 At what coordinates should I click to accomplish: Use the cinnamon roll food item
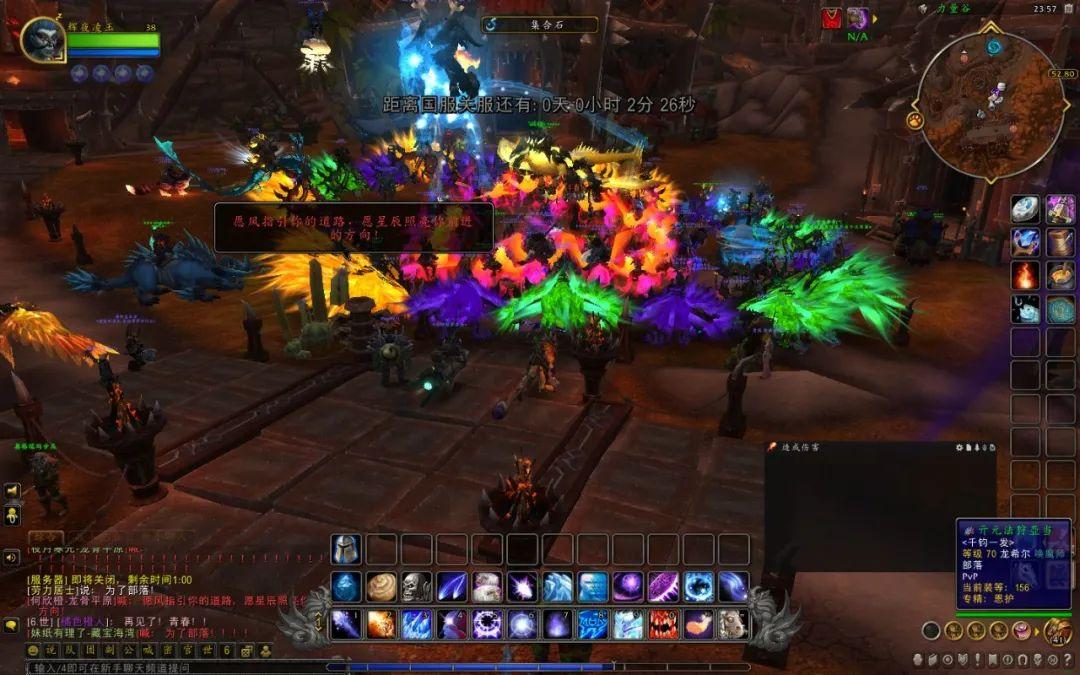(x=381, y=587)
